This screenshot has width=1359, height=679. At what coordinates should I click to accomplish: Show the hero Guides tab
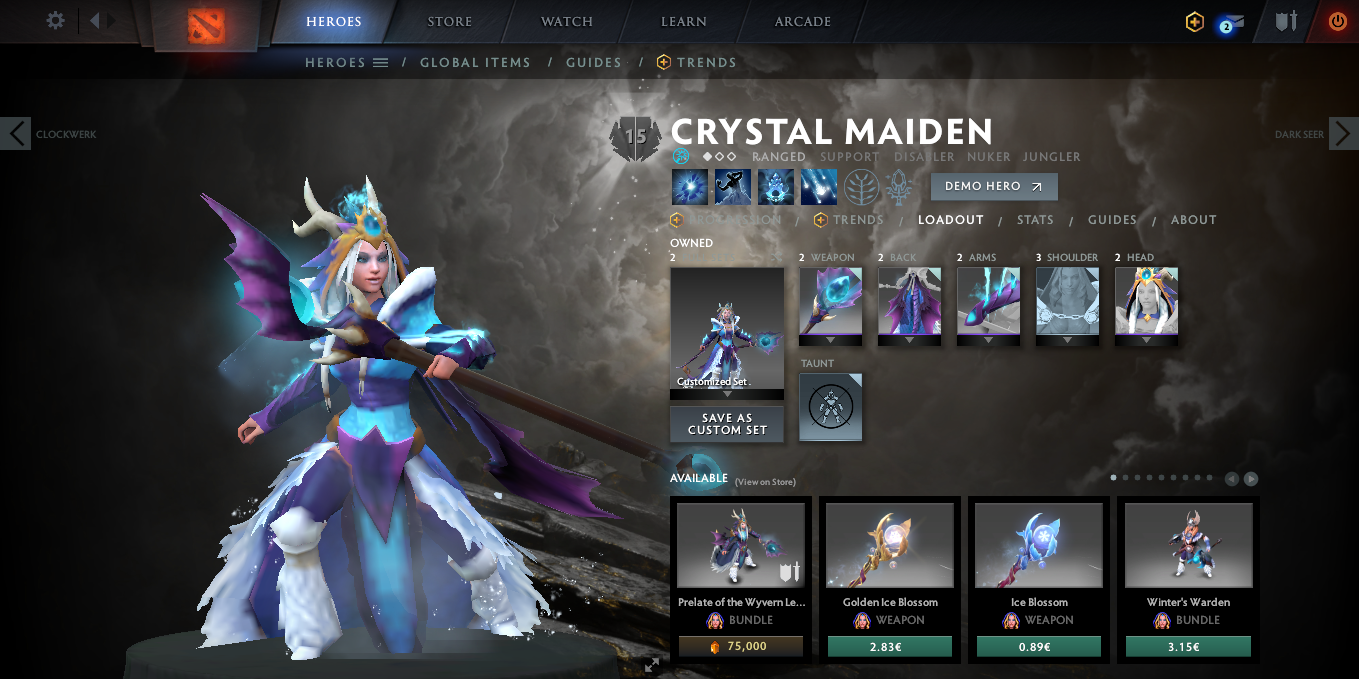coord(1112,220)
